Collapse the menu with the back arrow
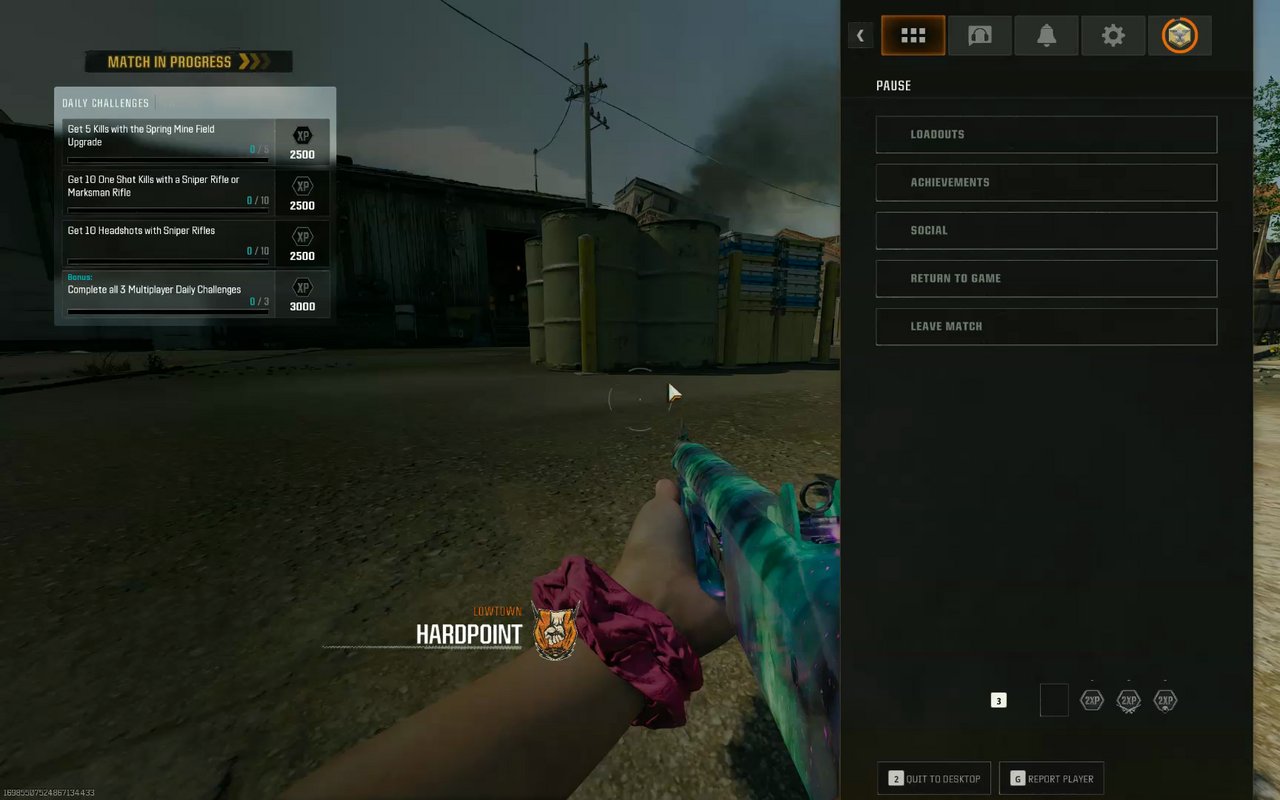The image size is (1280, 800). [860, 36]
